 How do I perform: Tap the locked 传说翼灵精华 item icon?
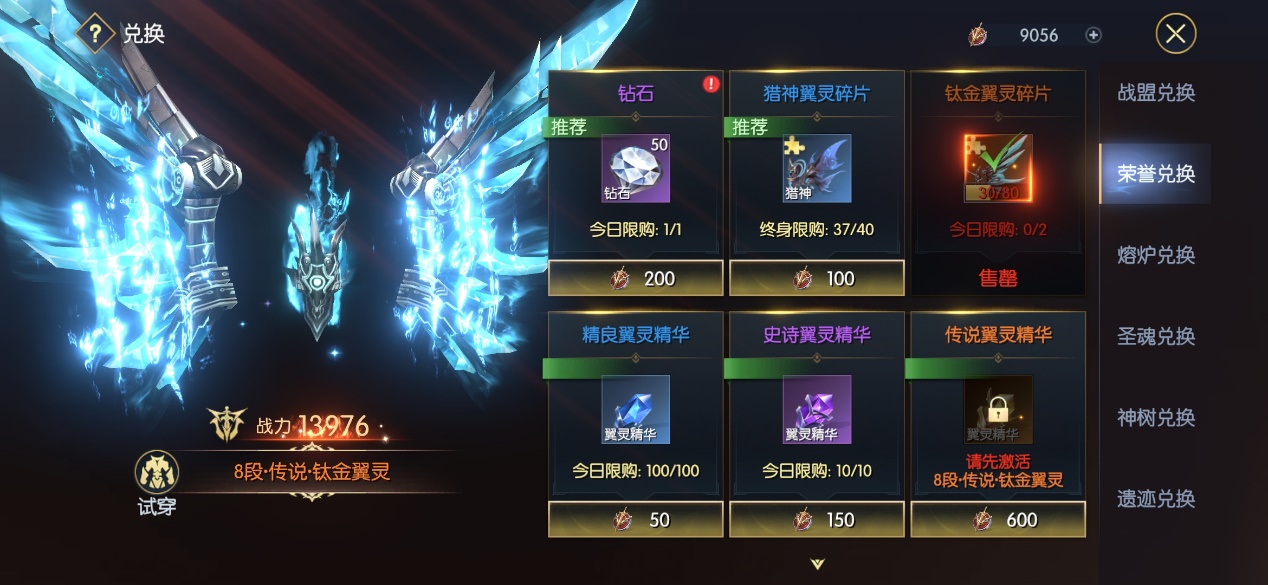(x=998, y=409)
